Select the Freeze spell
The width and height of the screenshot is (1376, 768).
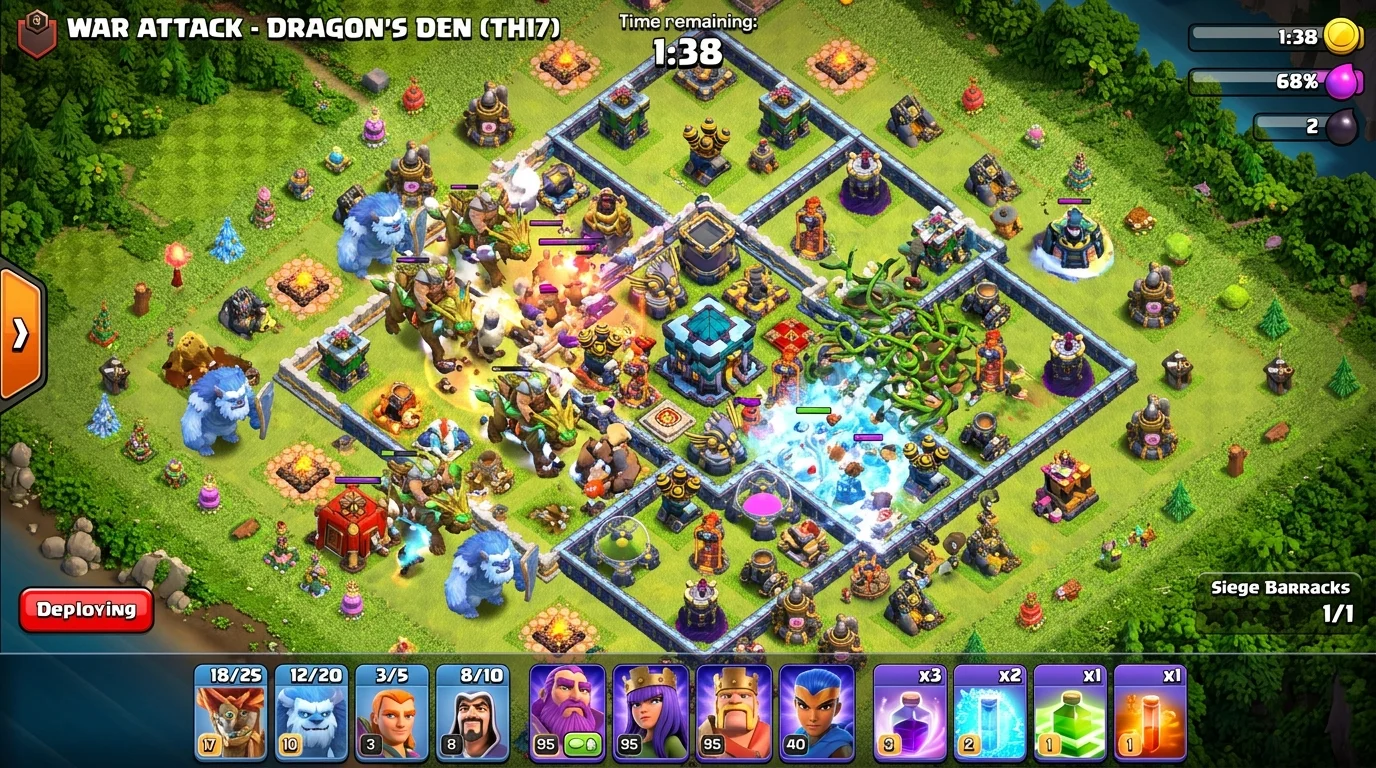pyautogui.click(x=990, y=712)
